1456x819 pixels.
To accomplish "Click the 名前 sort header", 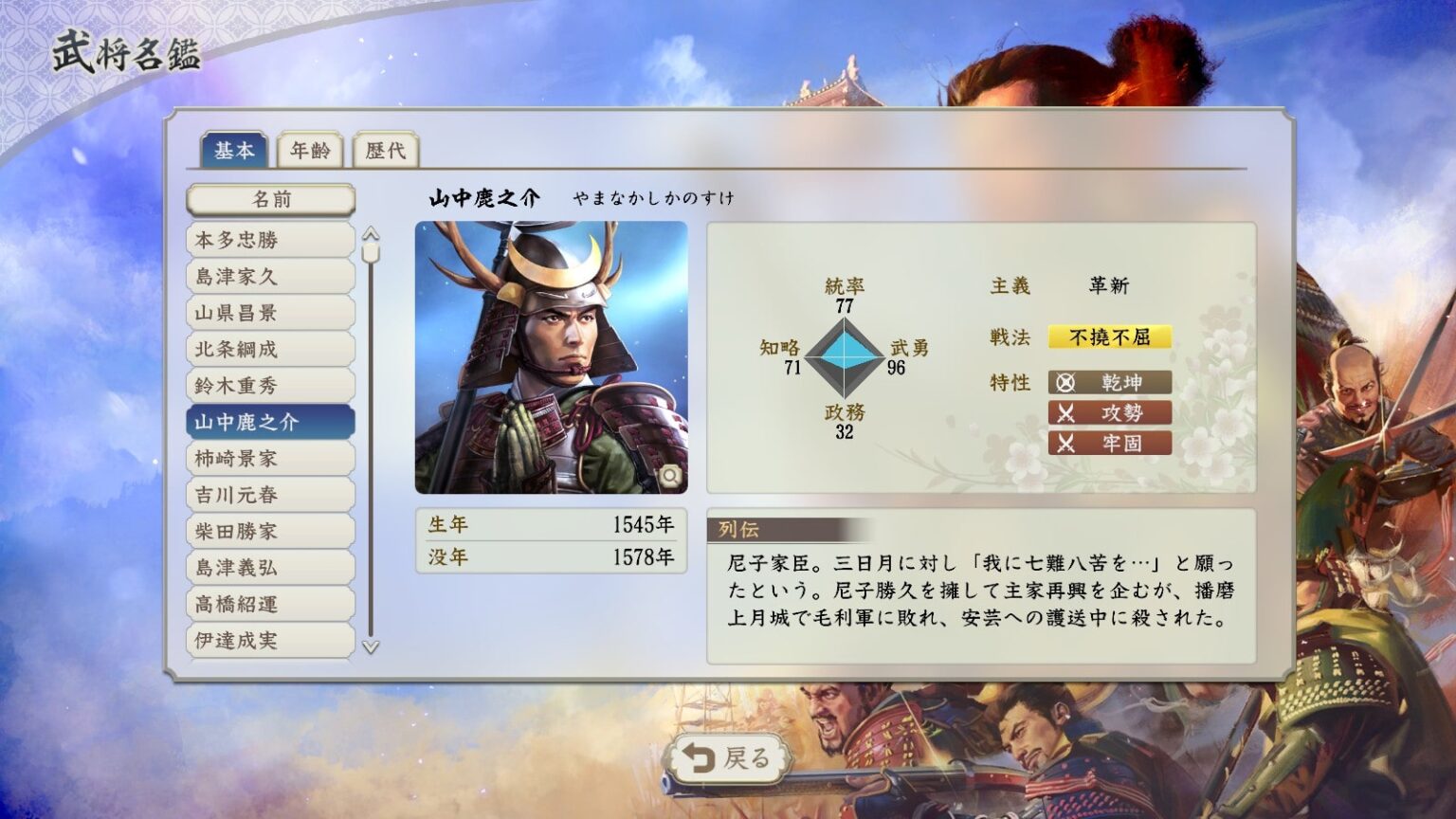I will point(268,199).
